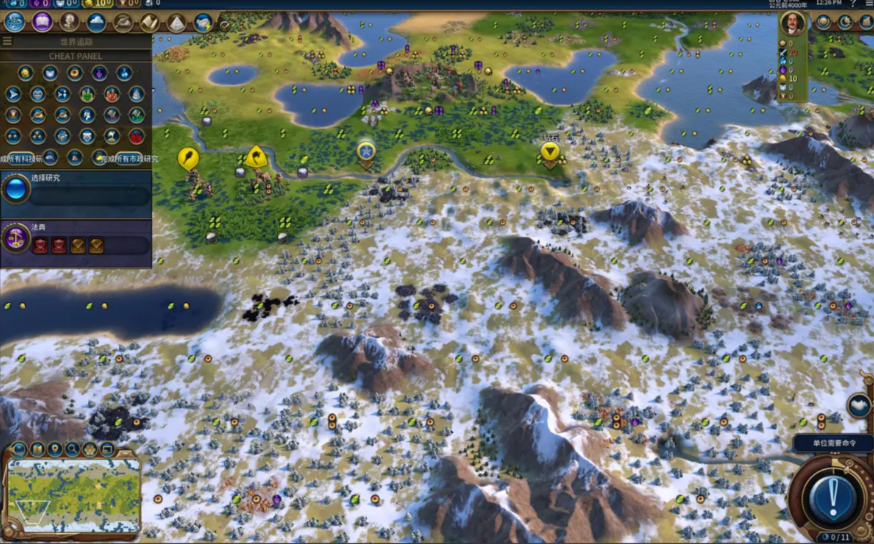The image size is (874, 544).
Task: Select the leader portrait in diplomacy ribbon
Action: [x=793, y=24]
